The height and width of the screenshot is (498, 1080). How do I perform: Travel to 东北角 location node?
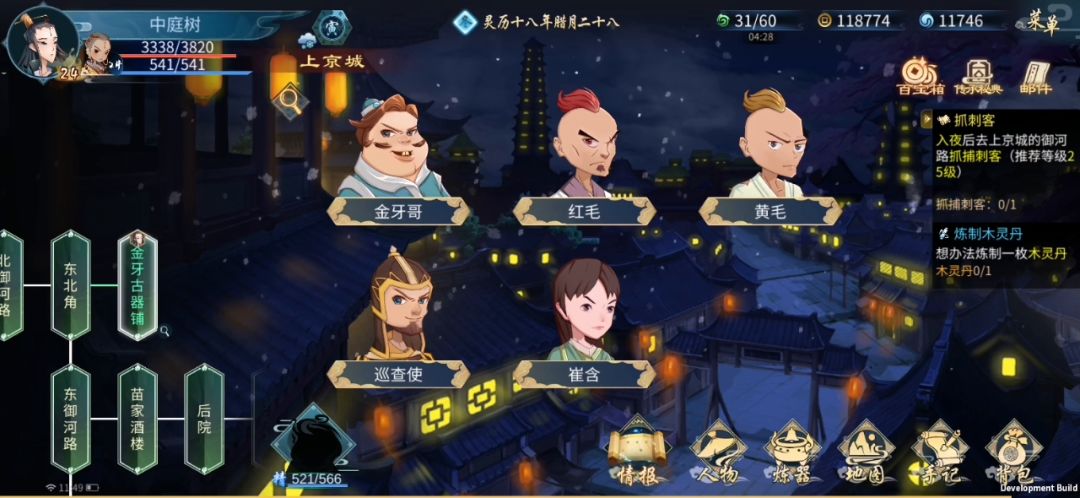(x=71, y=284)
